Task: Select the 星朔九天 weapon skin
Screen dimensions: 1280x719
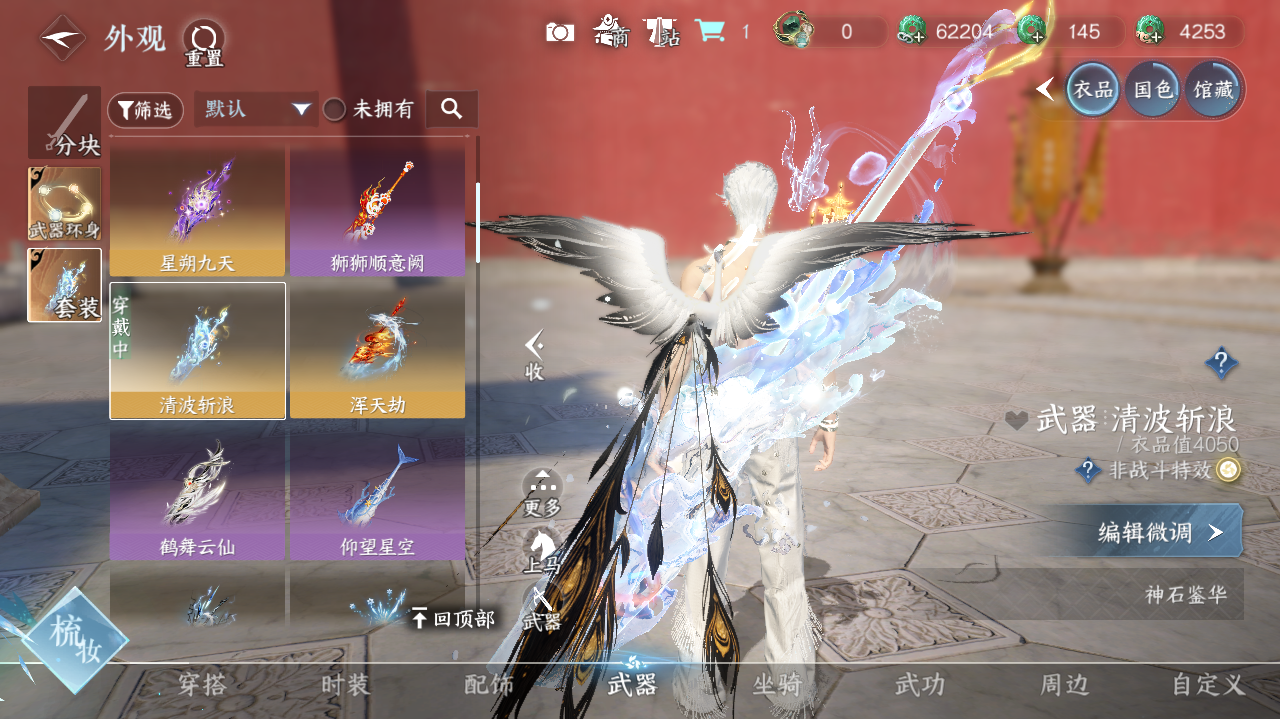Action: pyautogui.click(x=197, y=212)
